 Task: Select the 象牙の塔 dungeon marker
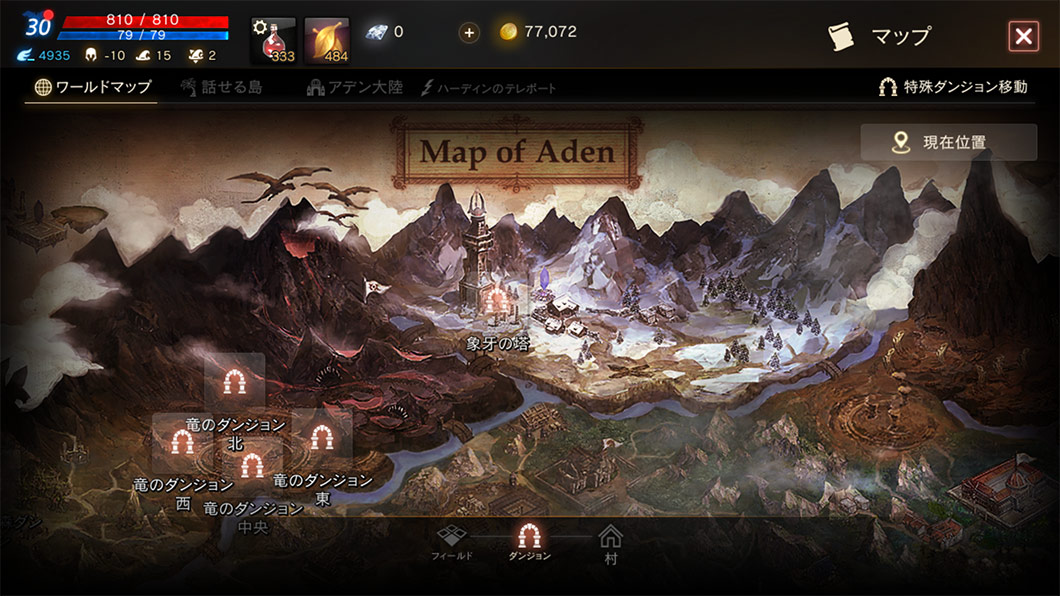pos(497,301)
